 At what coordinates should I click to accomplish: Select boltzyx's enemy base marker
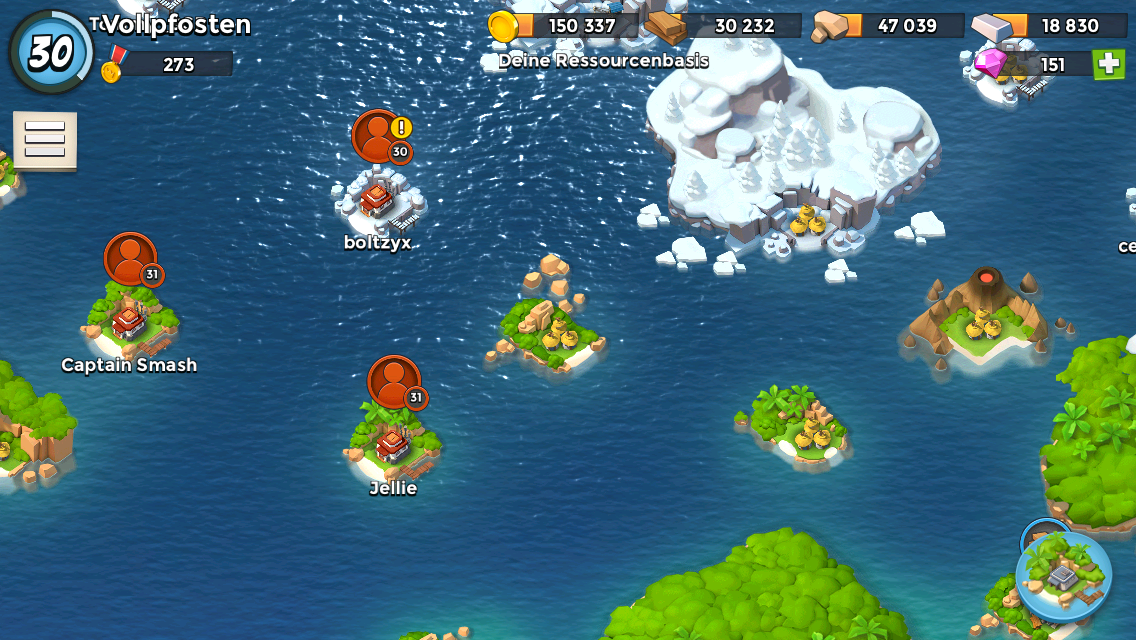pos(378,136)
